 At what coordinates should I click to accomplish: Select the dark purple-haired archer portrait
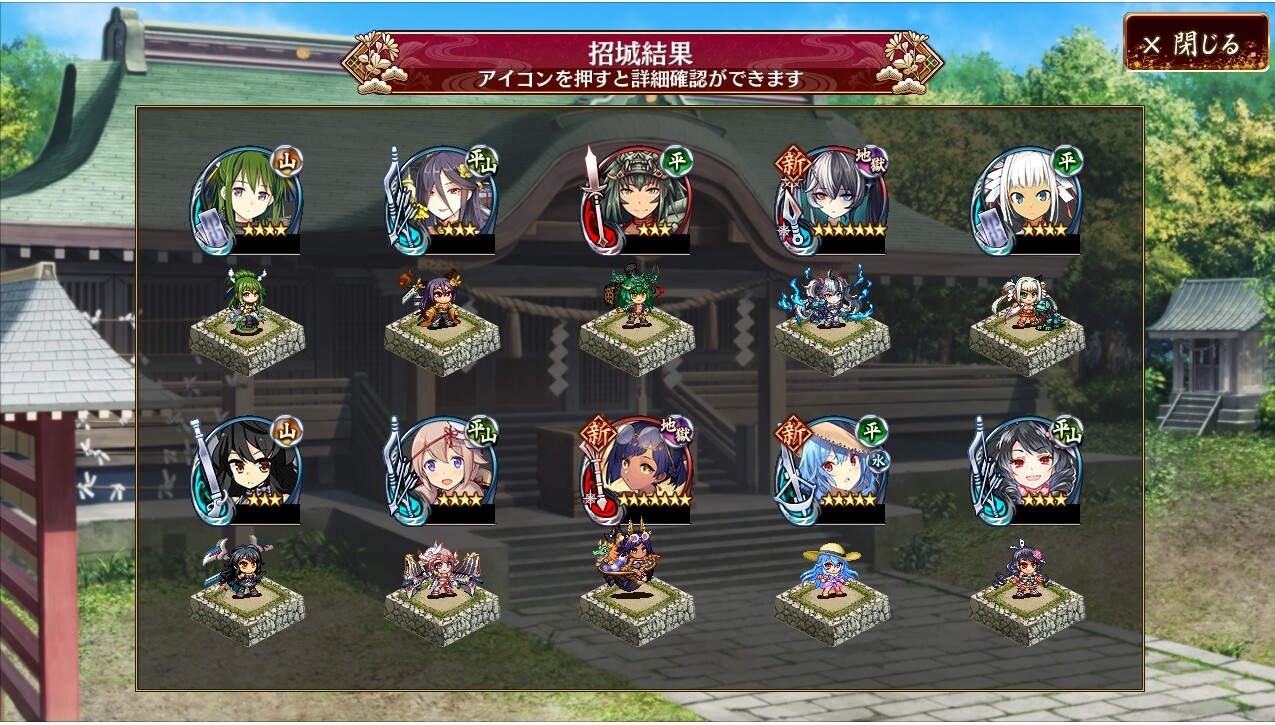(442, 201)
